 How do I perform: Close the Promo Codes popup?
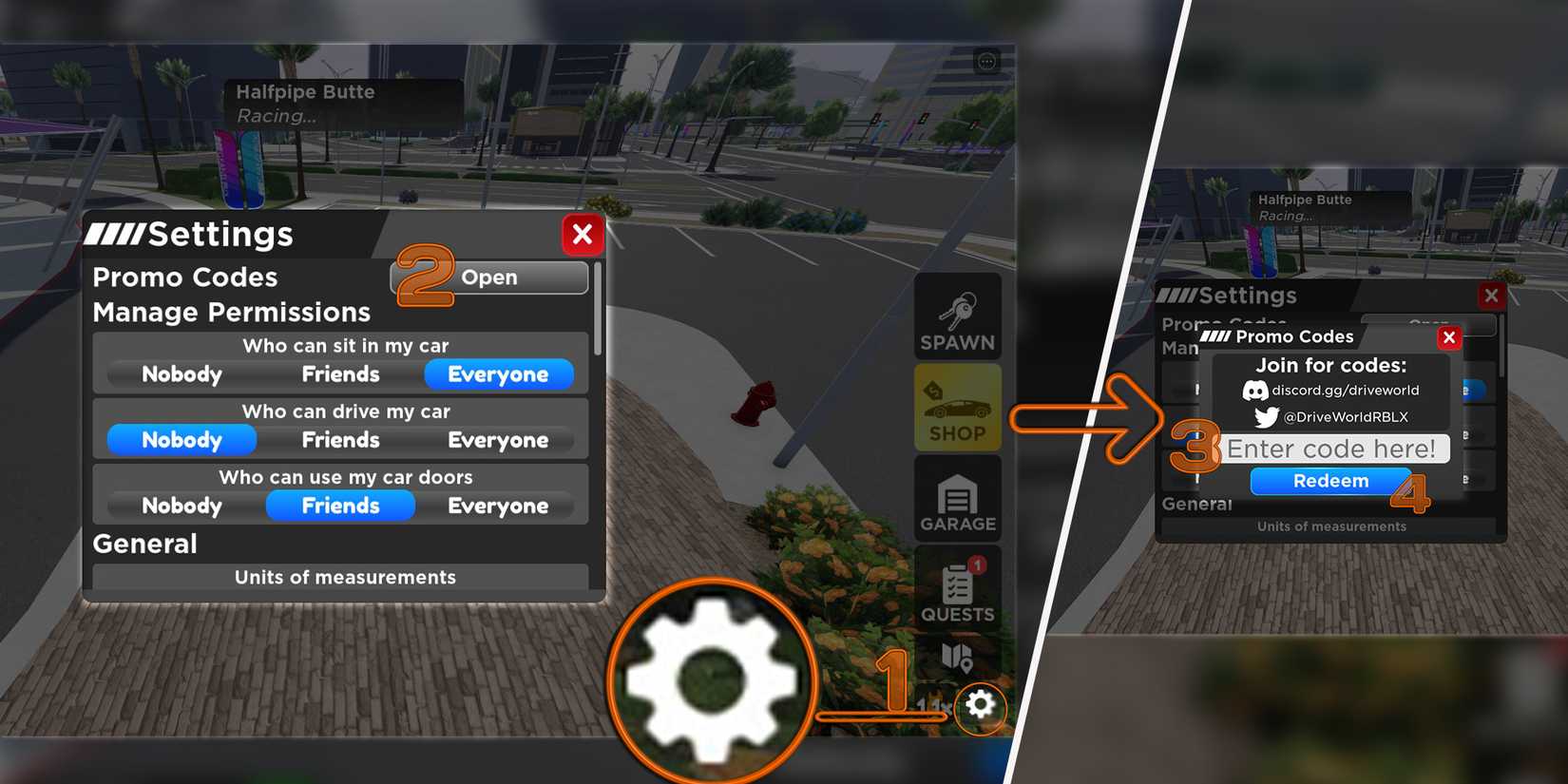[x=1449, y=337]
